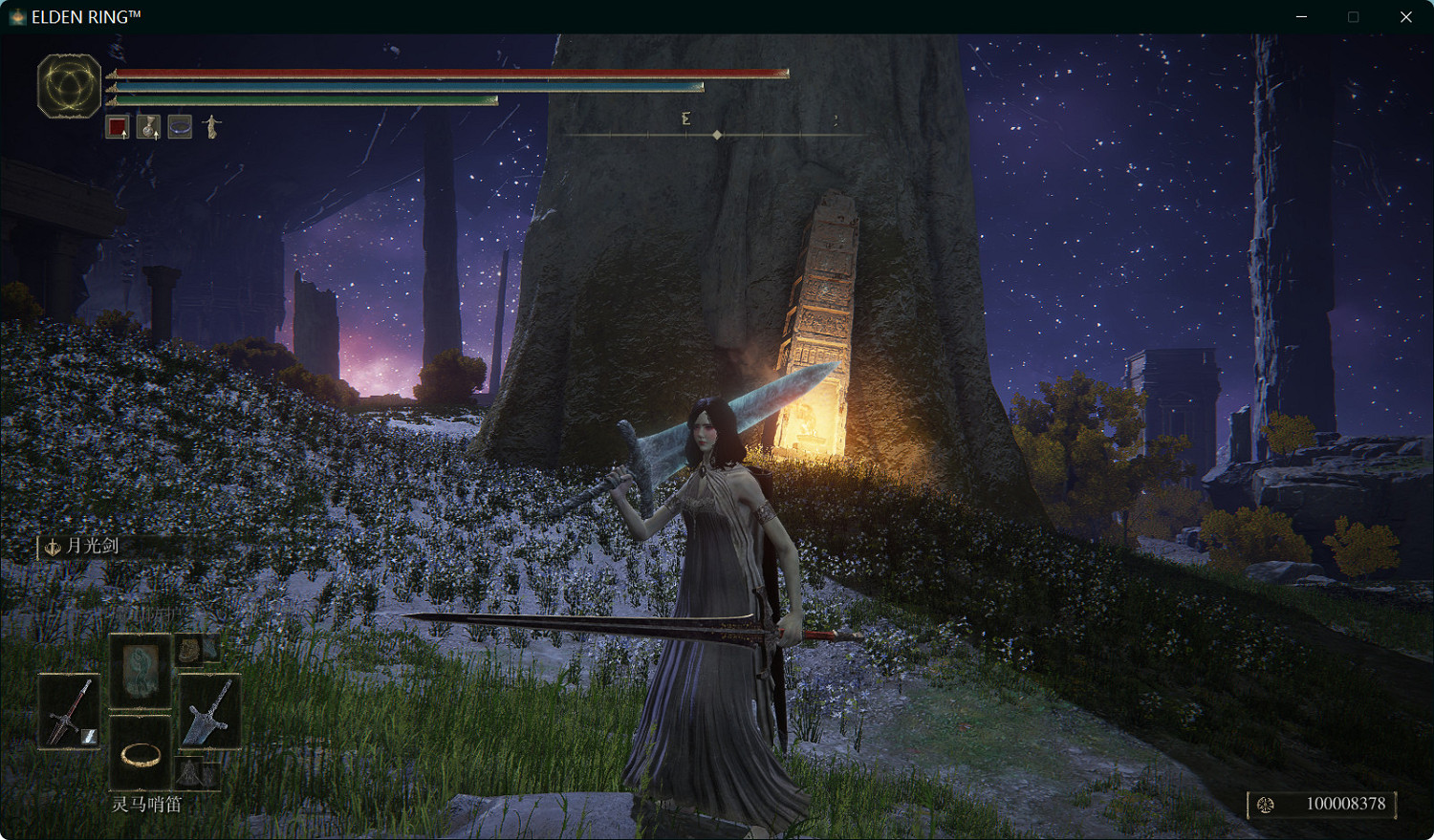Use the golden ring quick item slot
Screen dimensions: 1434x840
[x=141, y=754]
